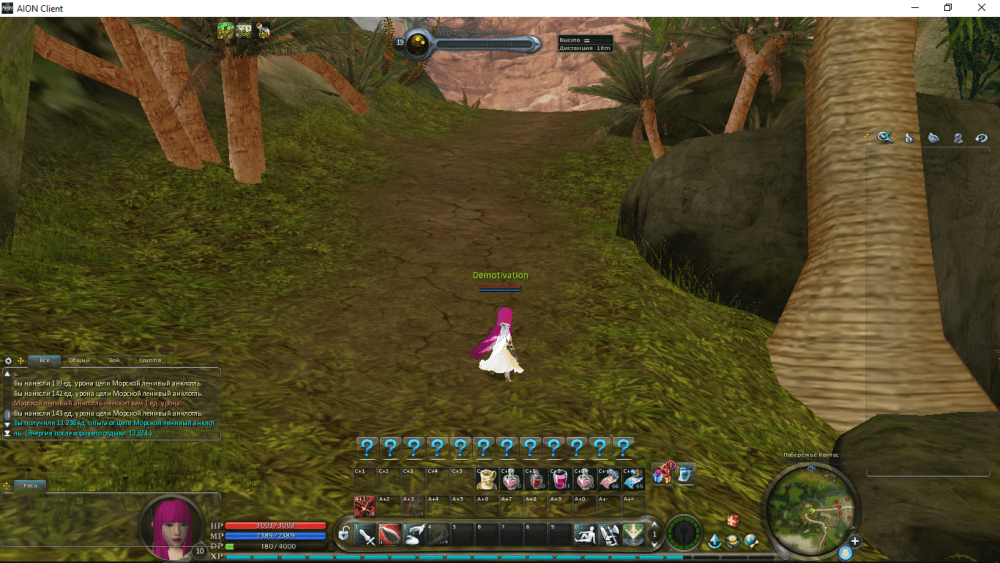Activate the red crossed-blades skill slot

[x=364, y=505]
